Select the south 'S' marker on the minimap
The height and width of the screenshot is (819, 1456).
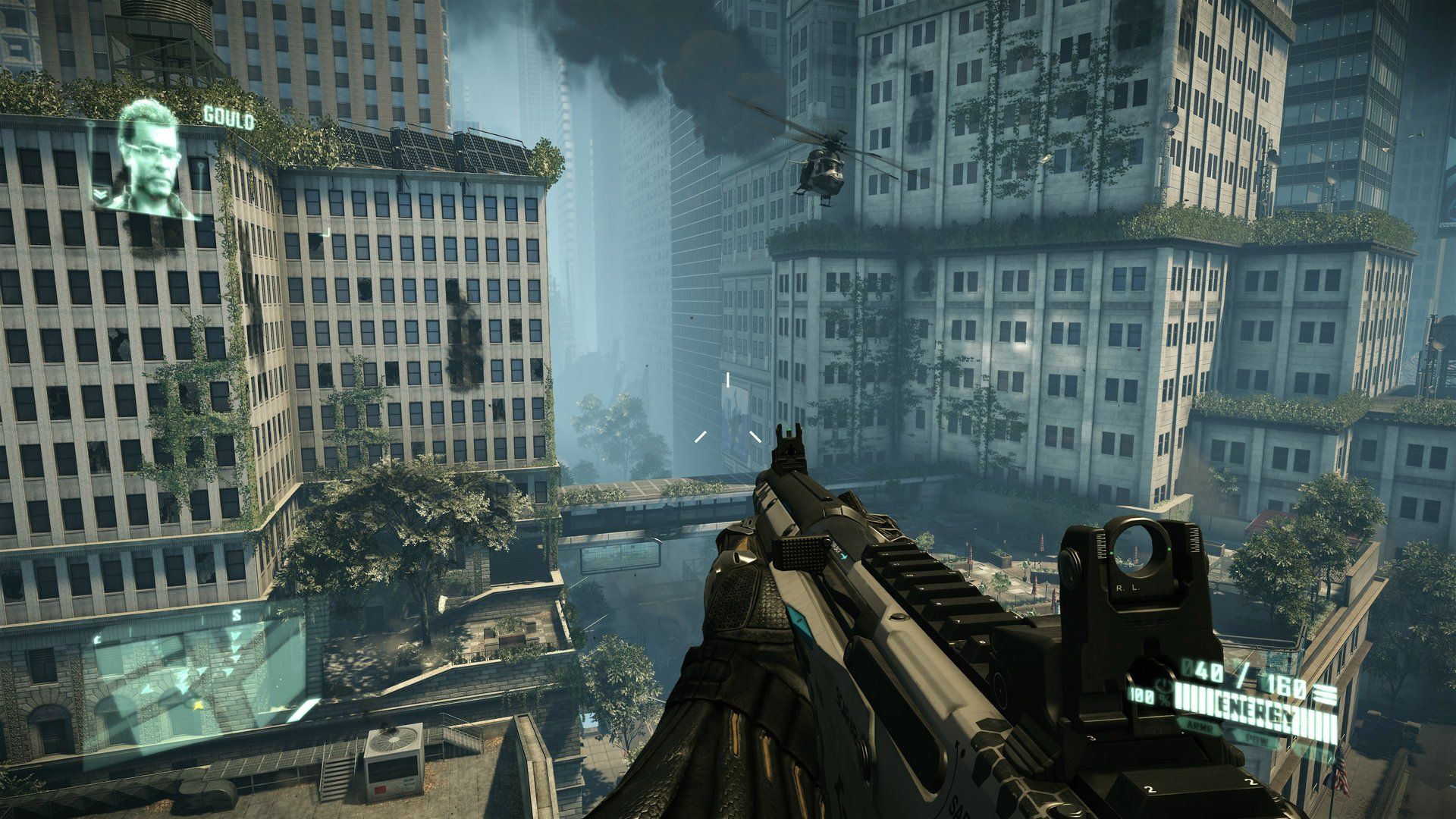point(237,615)
